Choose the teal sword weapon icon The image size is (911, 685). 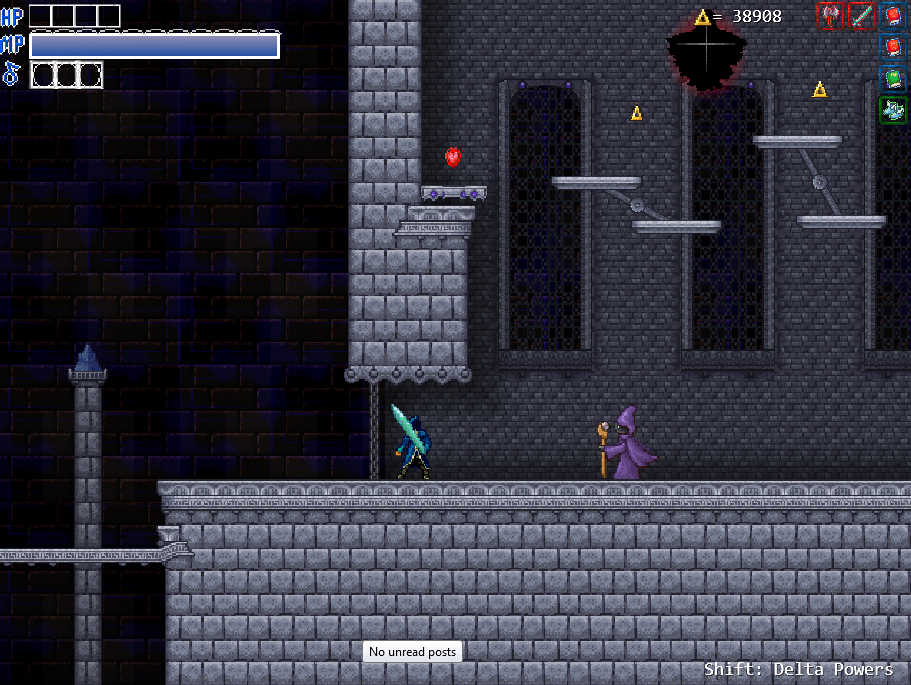pos(861,16)
